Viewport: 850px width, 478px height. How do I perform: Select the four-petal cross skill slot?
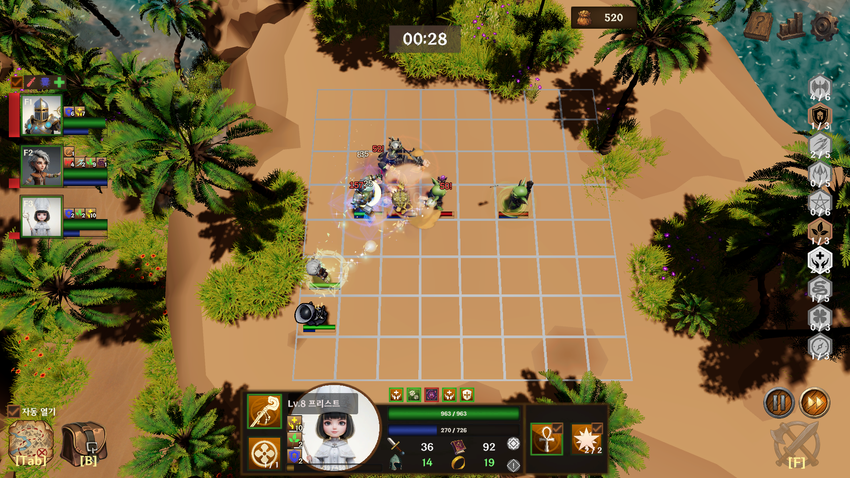tap(264, 453)
